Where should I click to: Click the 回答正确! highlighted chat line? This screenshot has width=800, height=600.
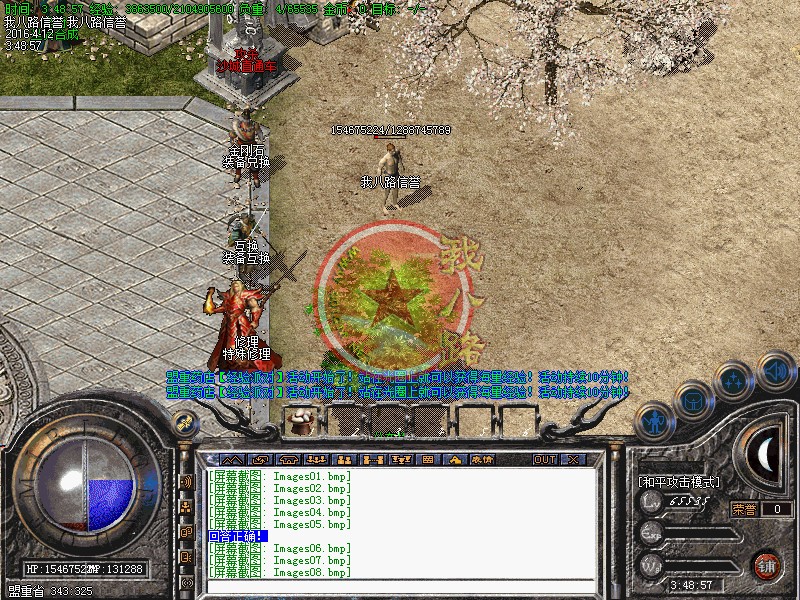(237, 537)
